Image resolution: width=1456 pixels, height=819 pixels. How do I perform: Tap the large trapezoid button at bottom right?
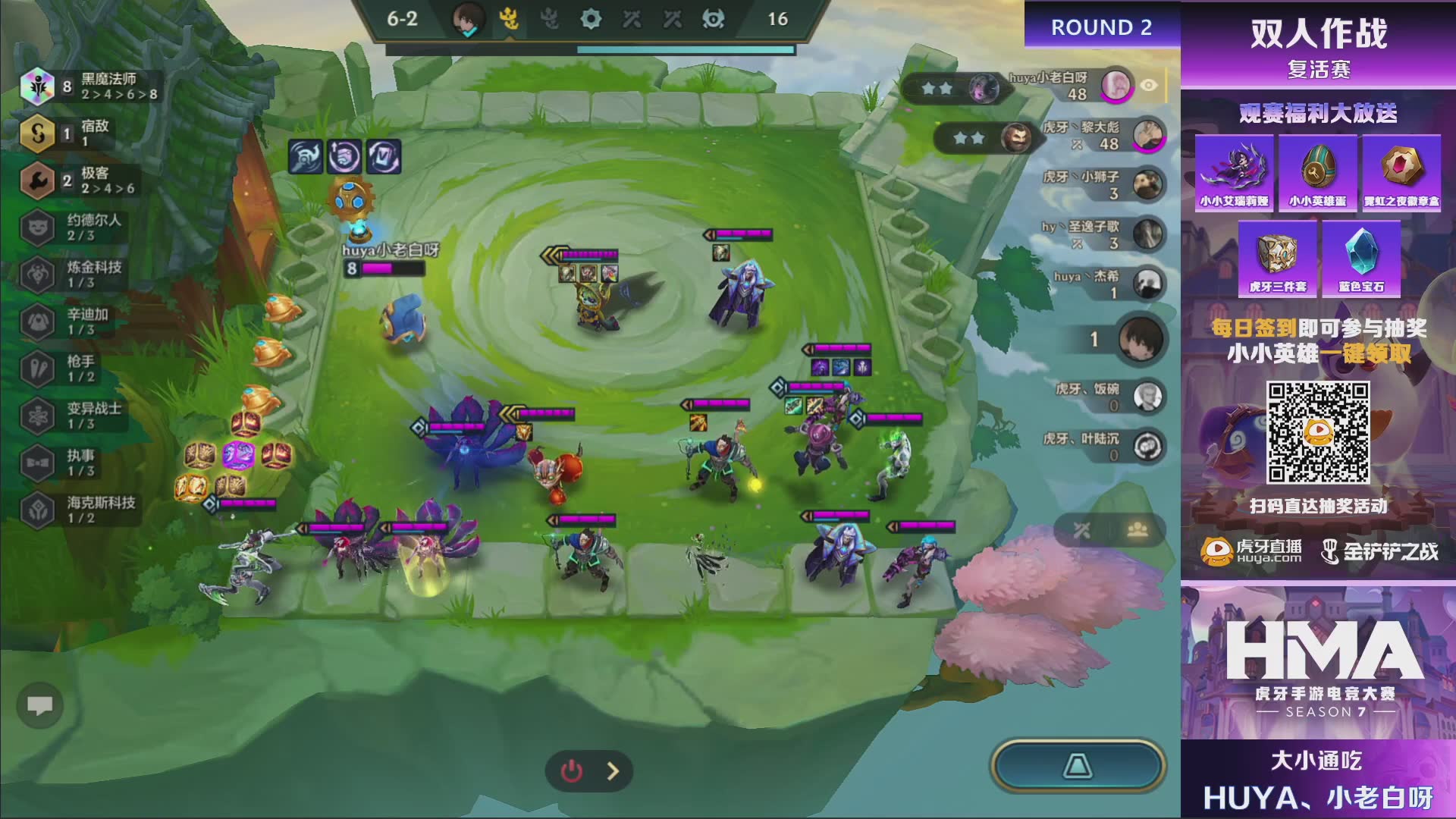click(x=1077, y=766)
